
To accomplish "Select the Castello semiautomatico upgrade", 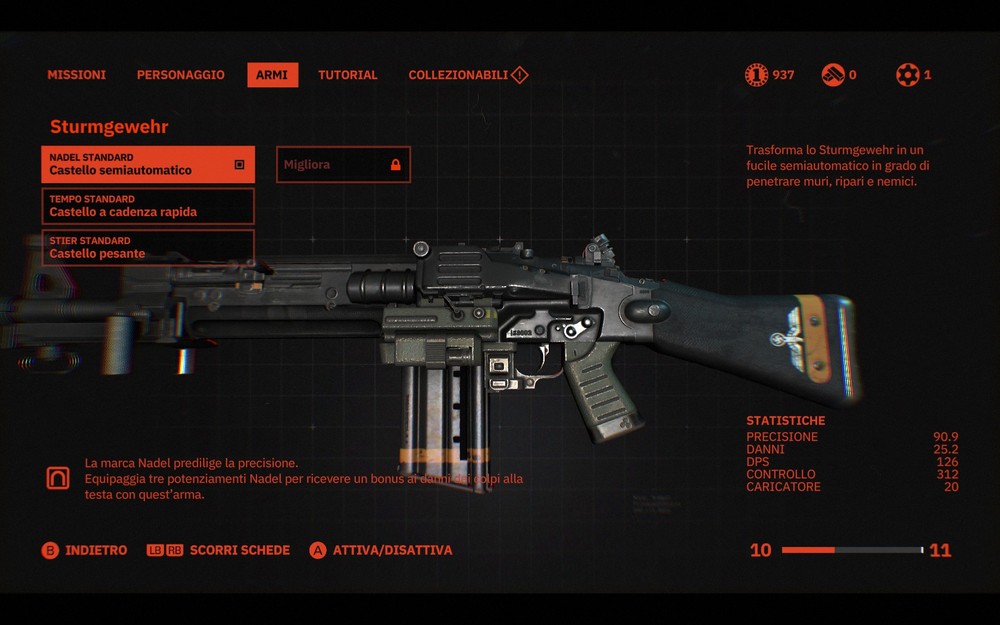I will (148, 164).
